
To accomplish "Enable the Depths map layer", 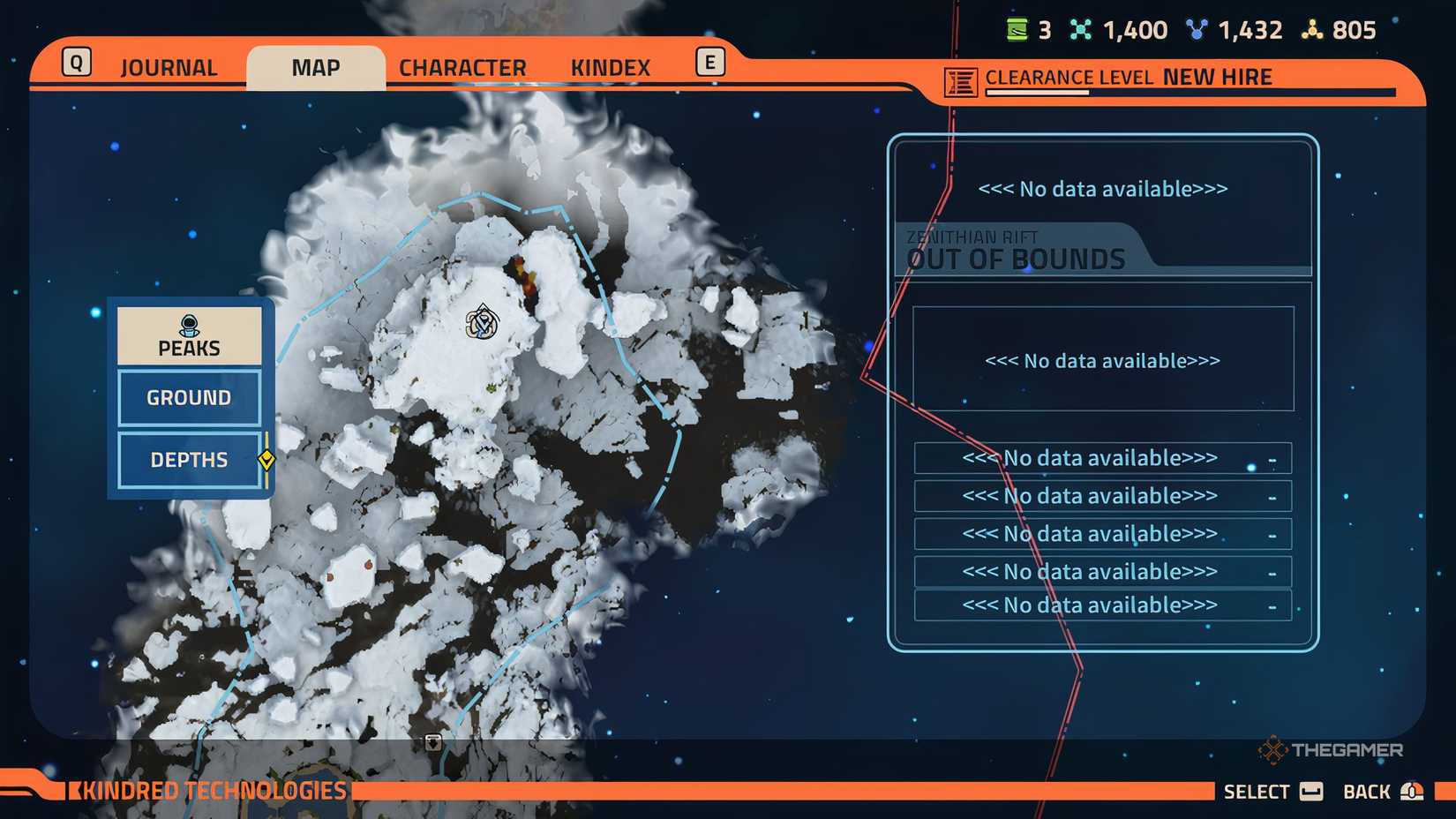I will [x=188, y=460].
